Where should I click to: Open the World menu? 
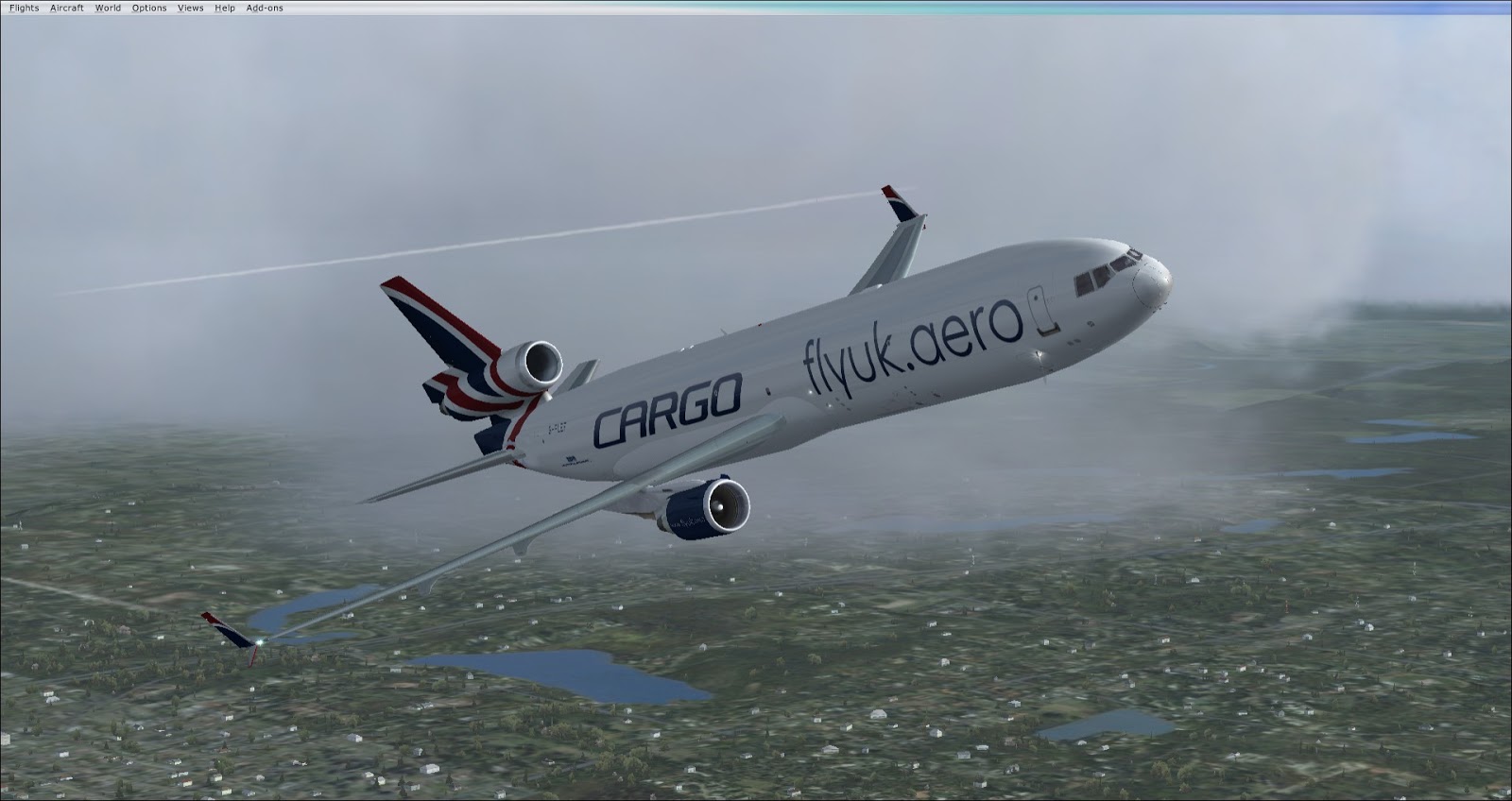[108, 8]
